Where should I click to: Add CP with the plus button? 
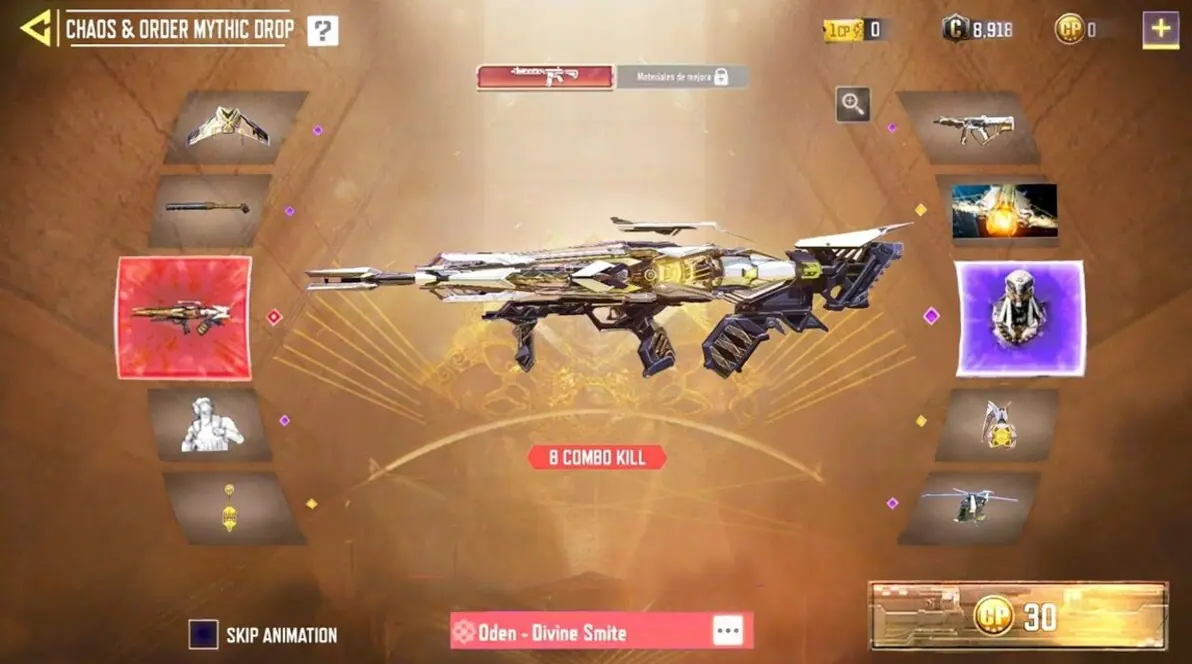tap(1160, 29)
